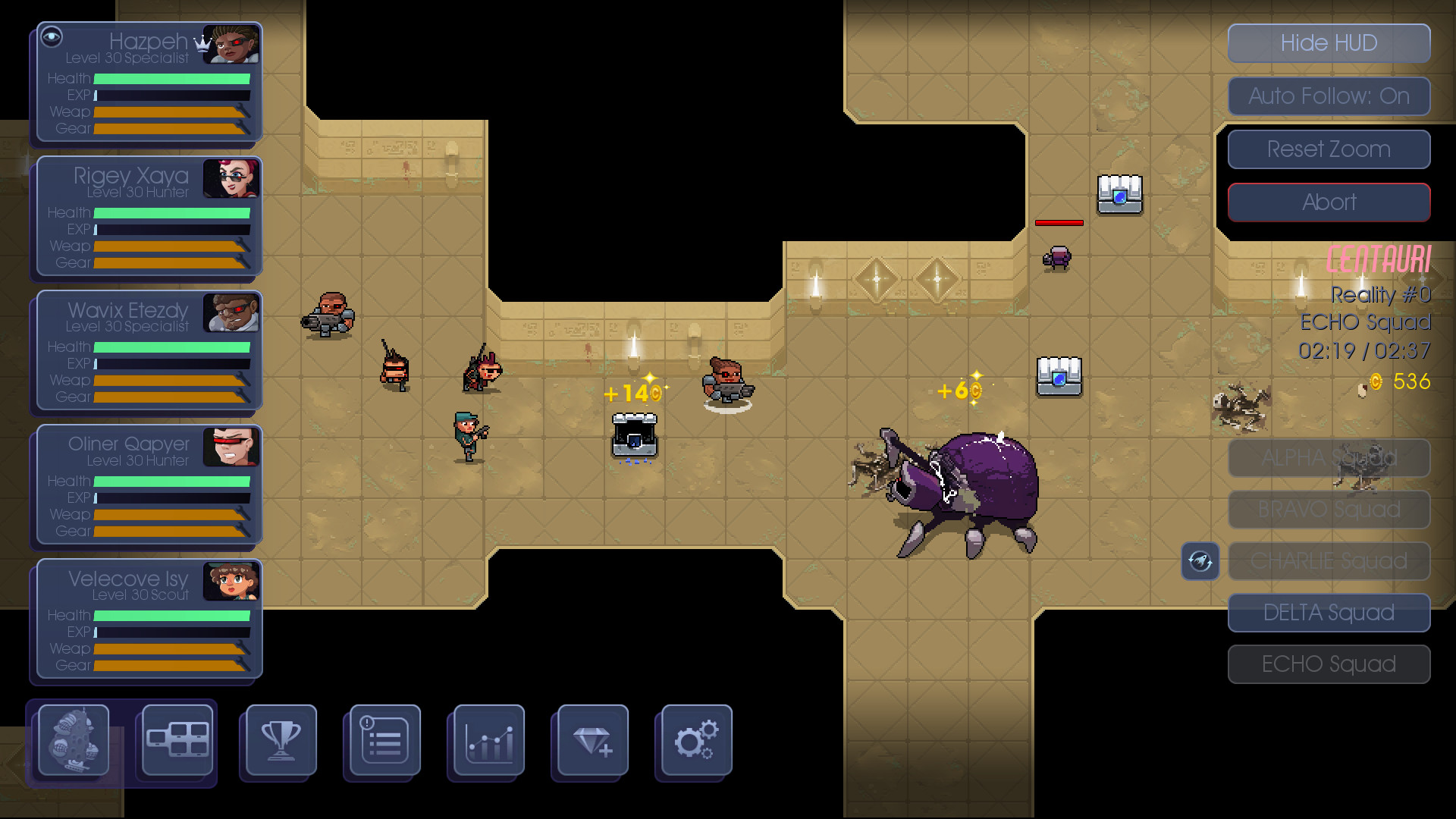This screenshot has width=1456, height=819.
Task: Switch to BRAVO Squad
Action: (1328, 509)
